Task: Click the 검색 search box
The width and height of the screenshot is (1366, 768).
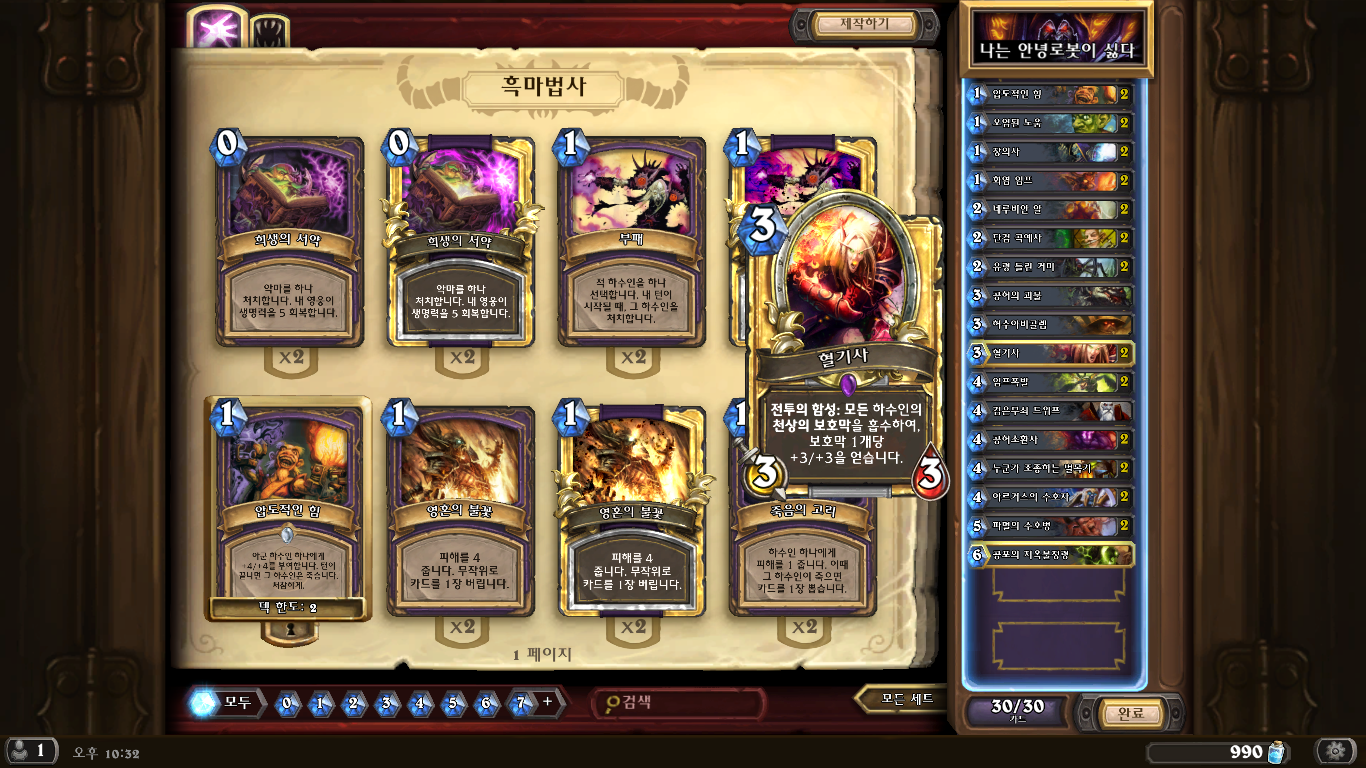Action: [x=680, y=702]
